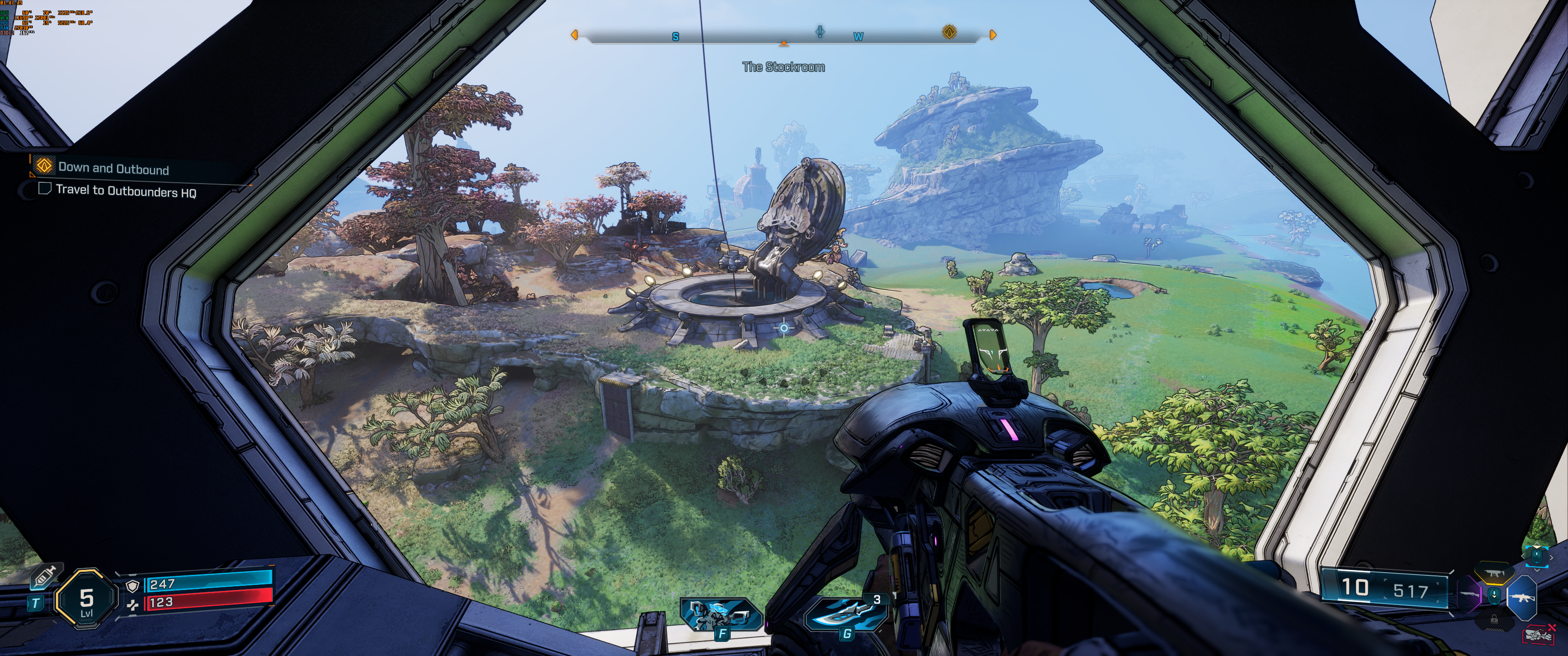Open the level 5 character badge

tap(86, 600)
